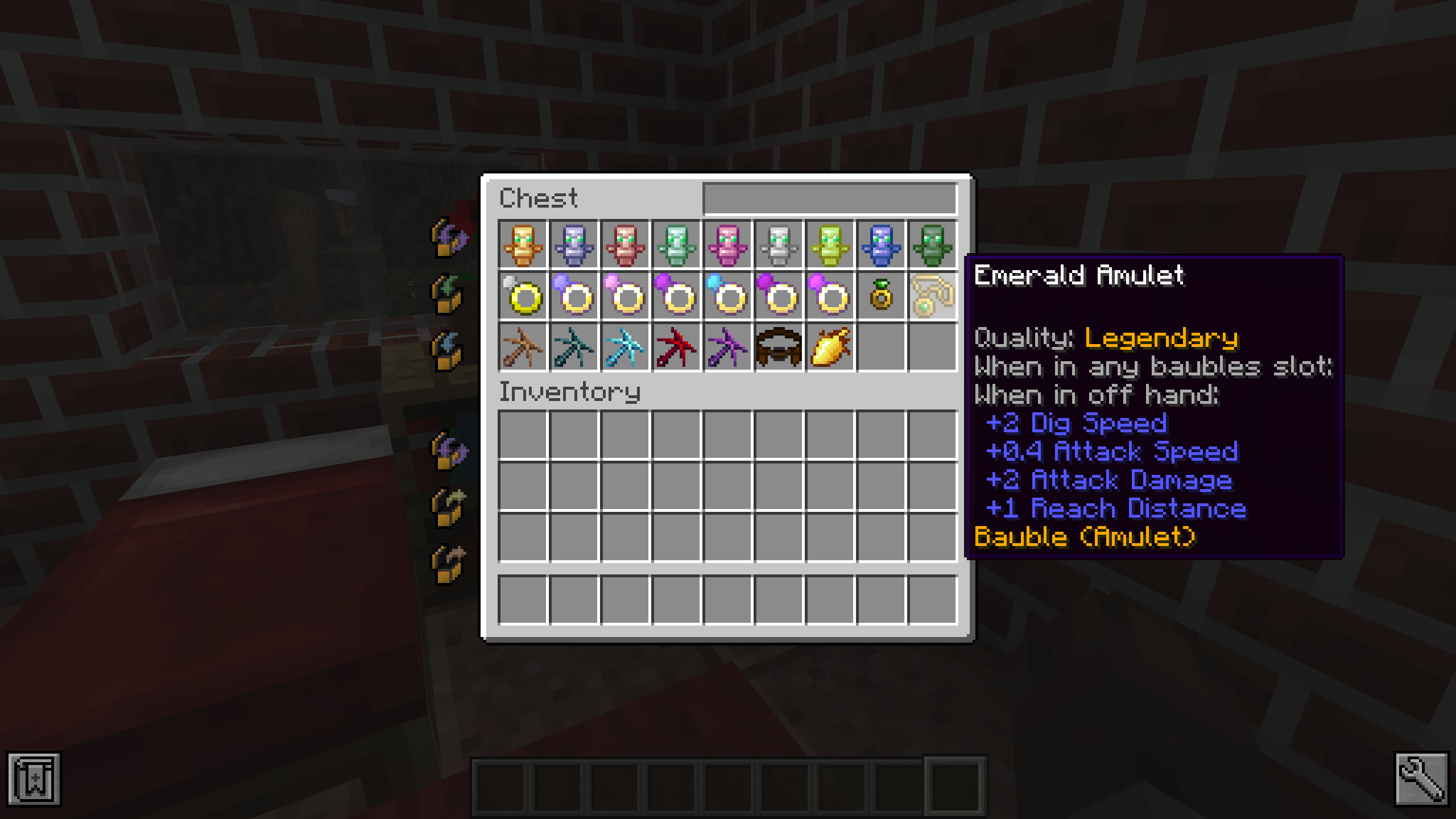The image size is (1456, 819).
Task: Pick up the plain gold ring
Action: [523, 296]
